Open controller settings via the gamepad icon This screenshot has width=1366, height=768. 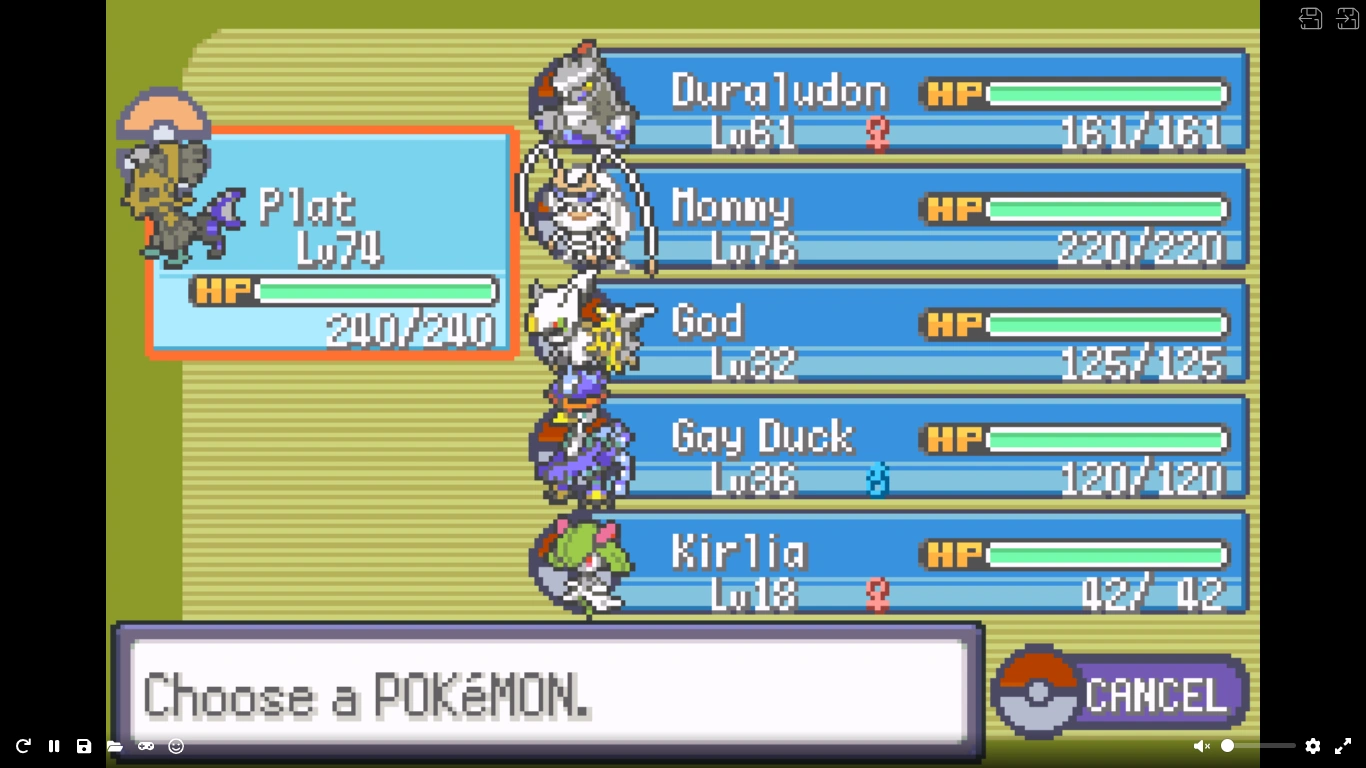pos(145,746)
